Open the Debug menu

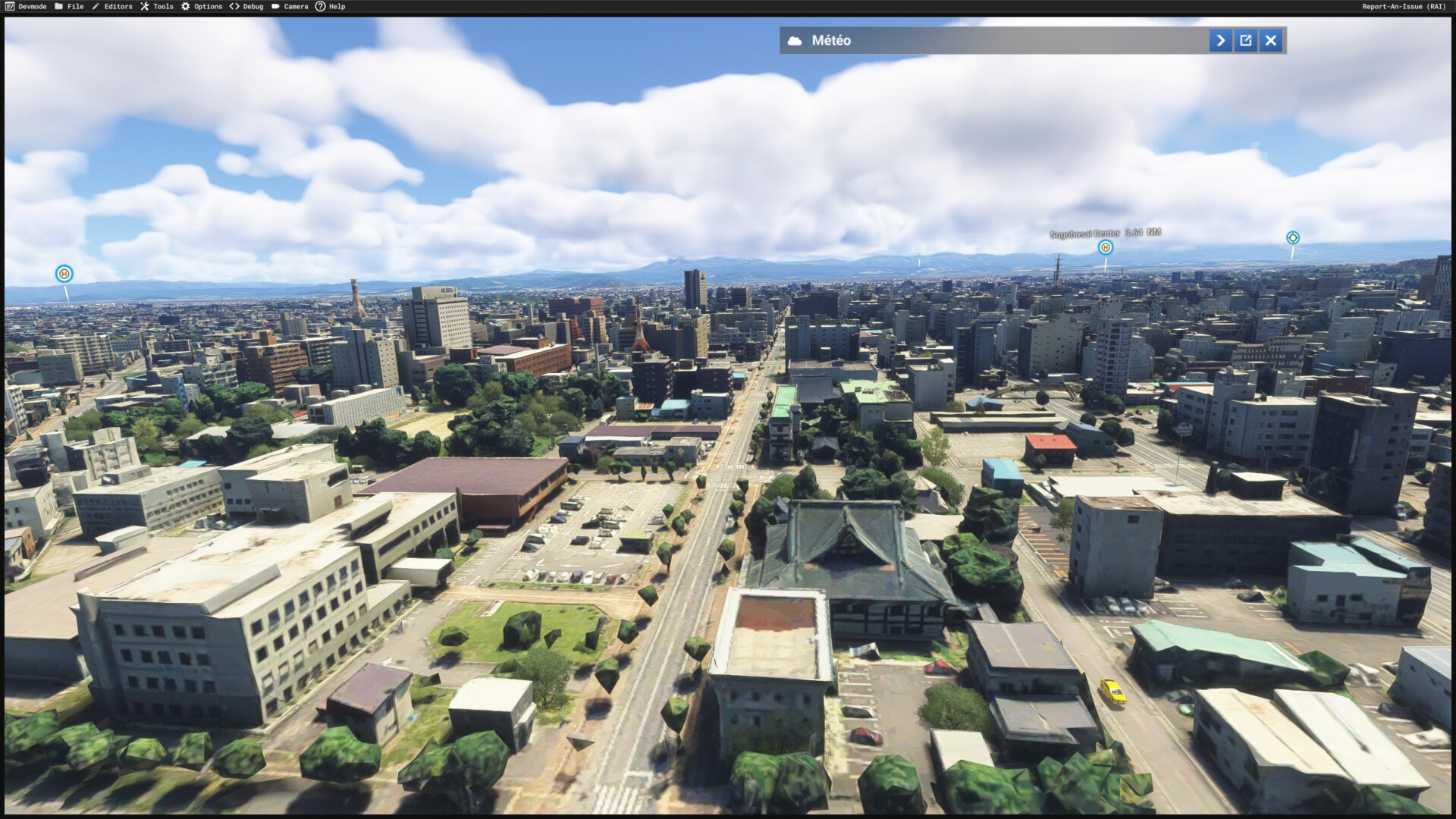click(246, 7)
